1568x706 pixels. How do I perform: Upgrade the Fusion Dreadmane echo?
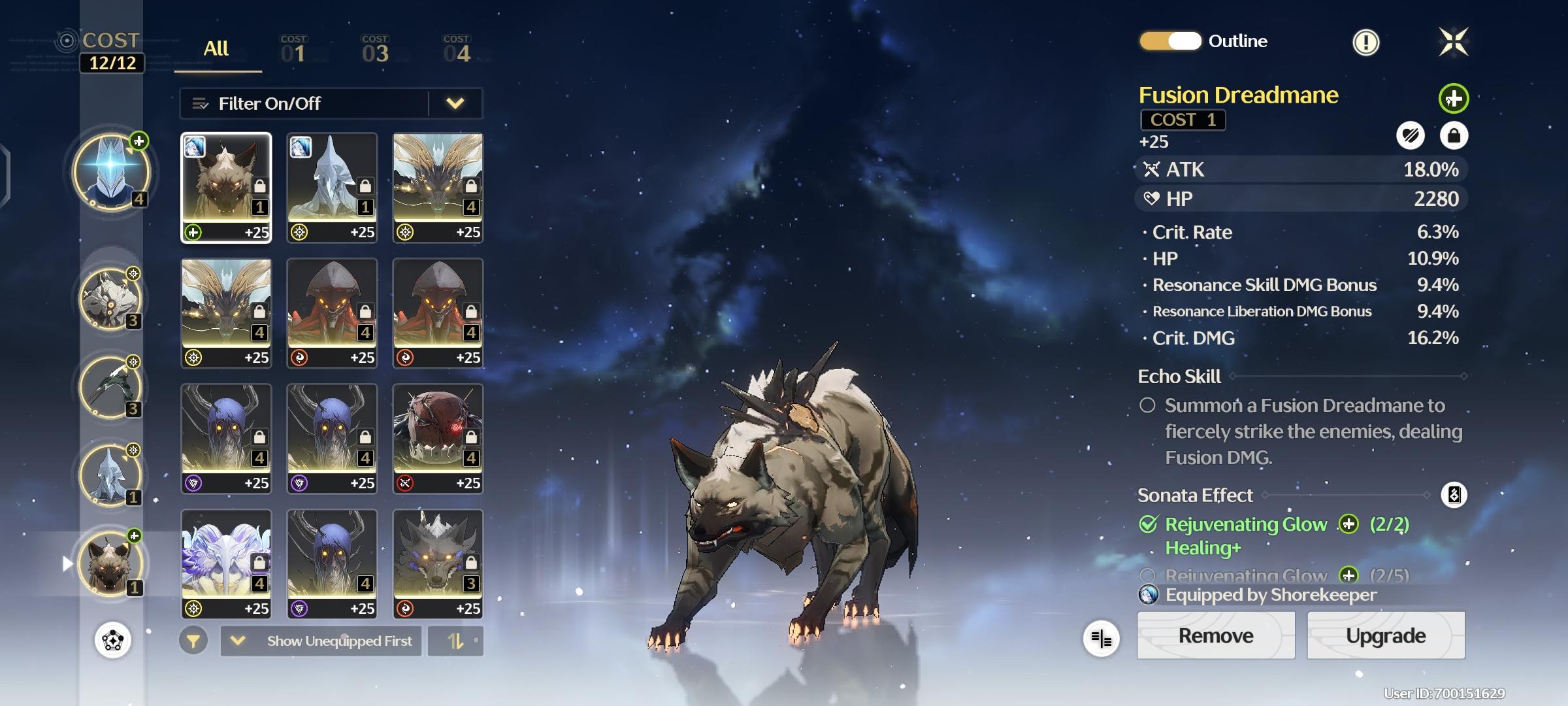pyautogui.click(x=1385, y=635)
